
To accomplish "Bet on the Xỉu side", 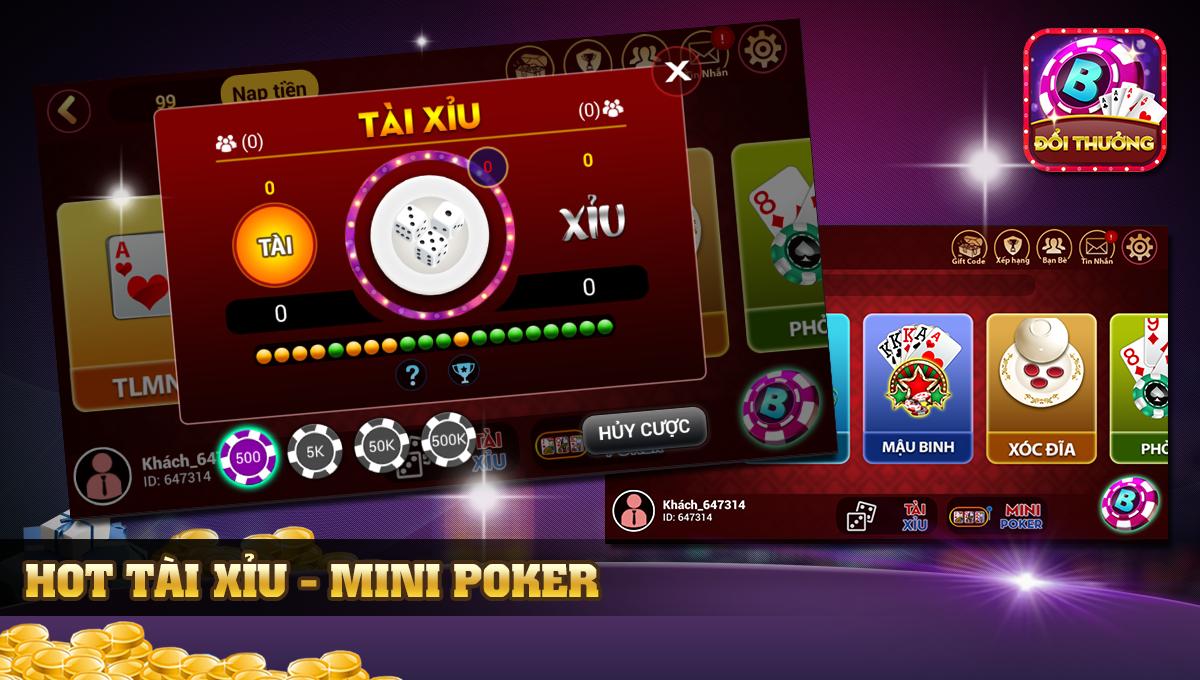I will click(591, 223).
